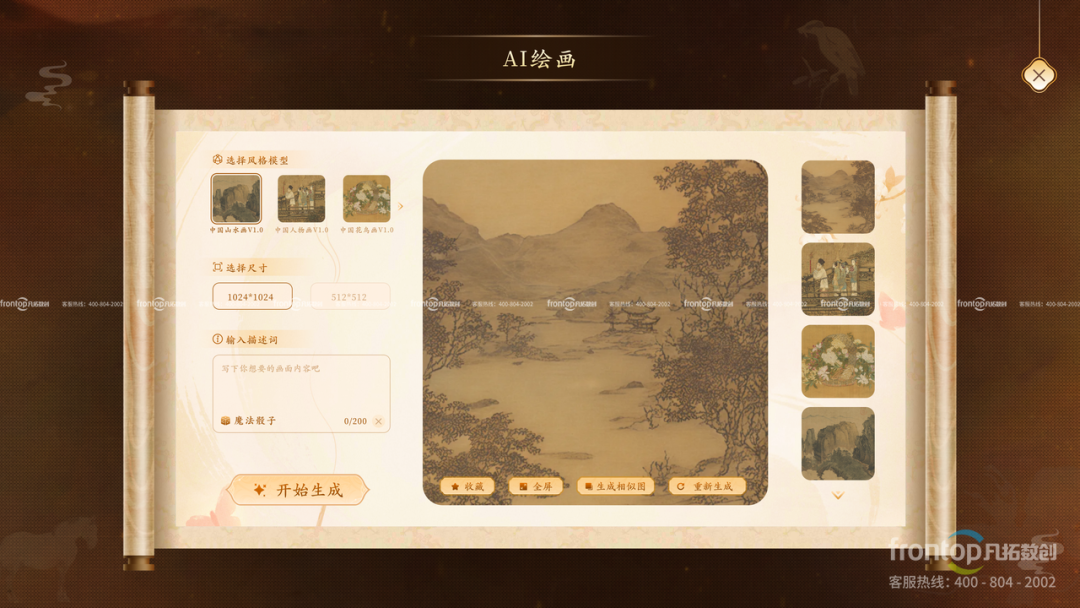Regenerate the painting with 重新生成
Image resolution: width=1080 pixels, height=608 pixels.
pyautogui.click(x=705, y=487)
